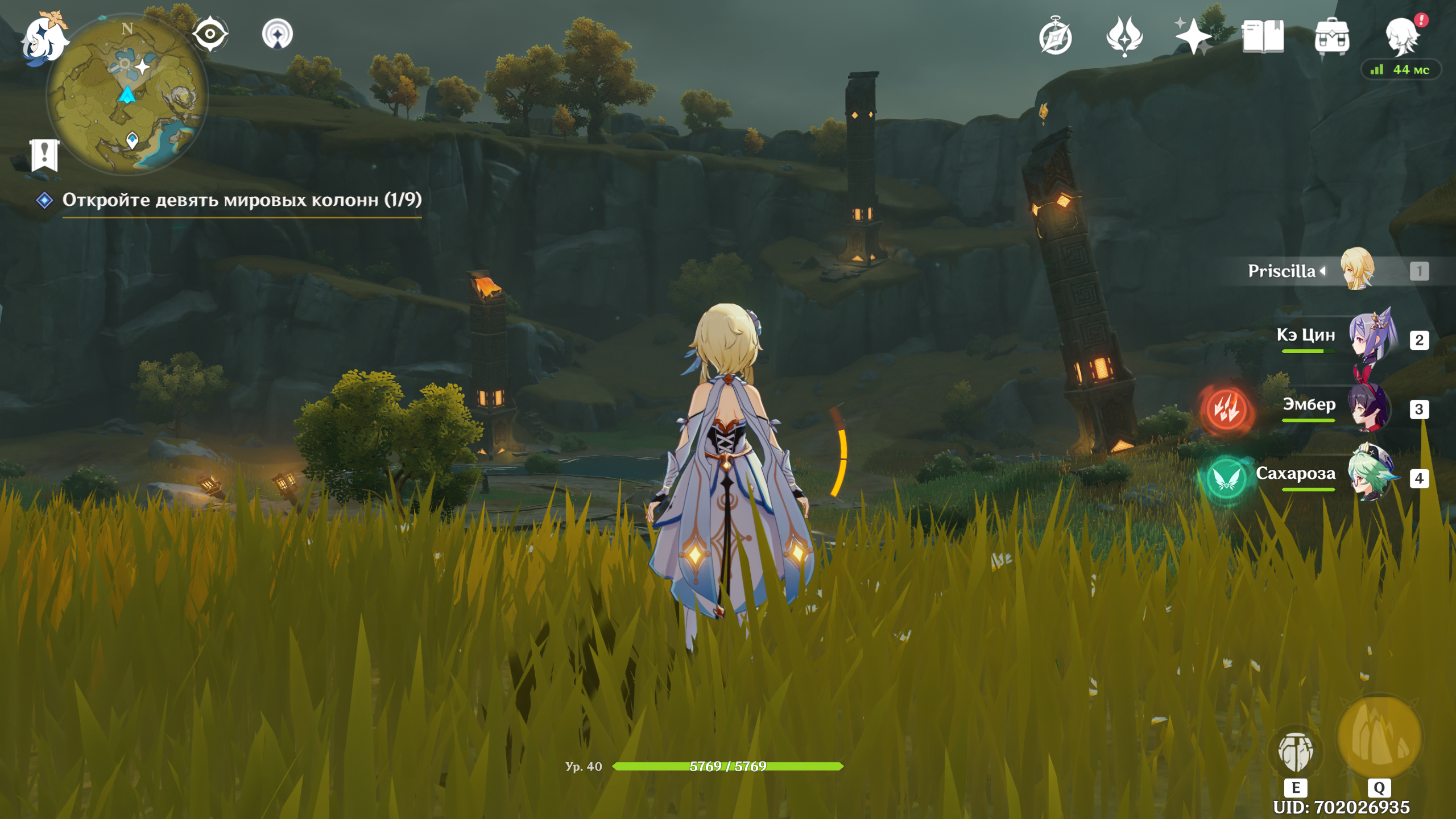This screenshot has width=1456, height=819.
Task: Open the Wish star icon
Action: coord(1193,36)
